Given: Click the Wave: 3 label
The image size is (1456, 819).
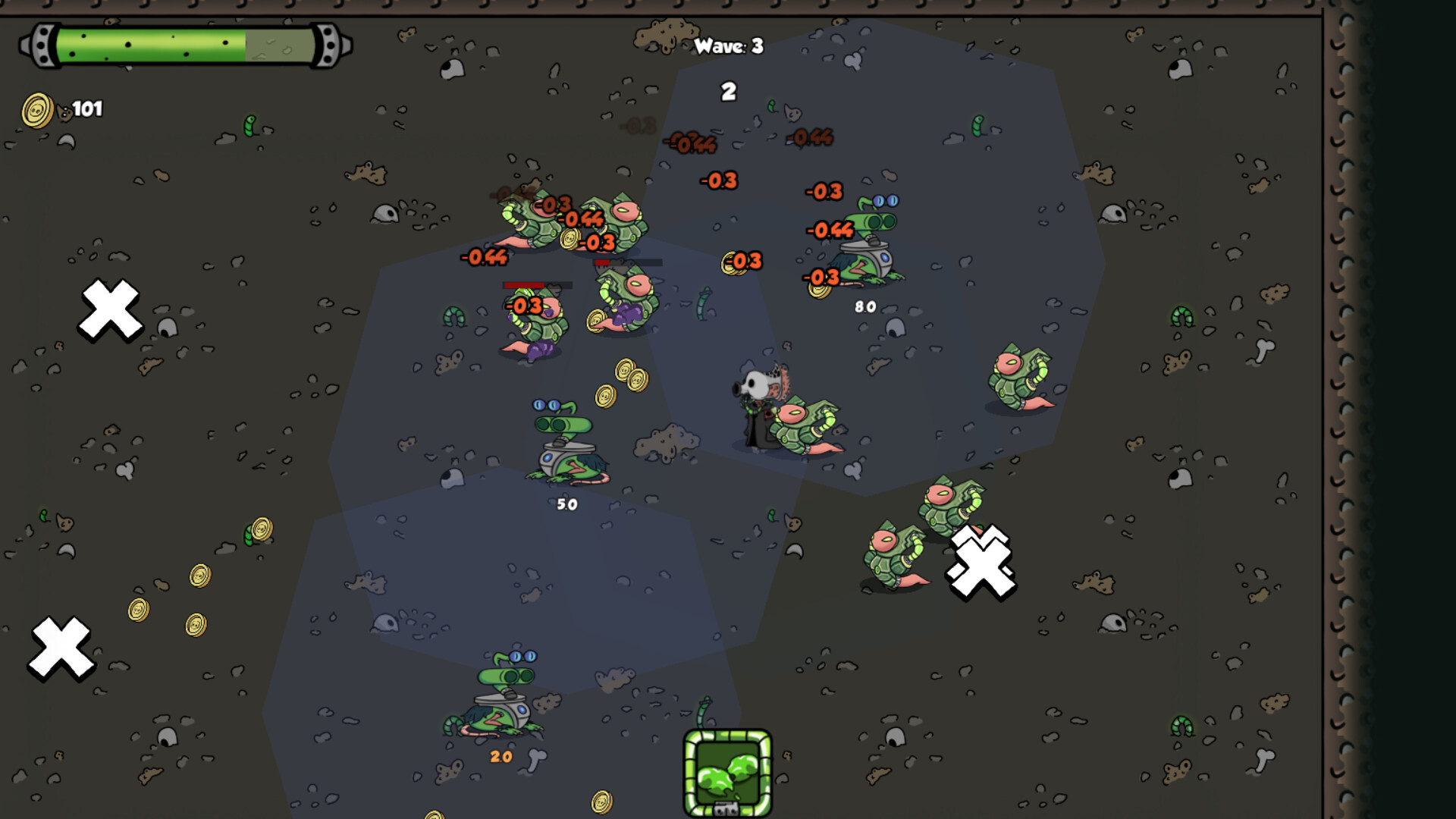Looking at the screenshot, I should click(x=729, y=47).
